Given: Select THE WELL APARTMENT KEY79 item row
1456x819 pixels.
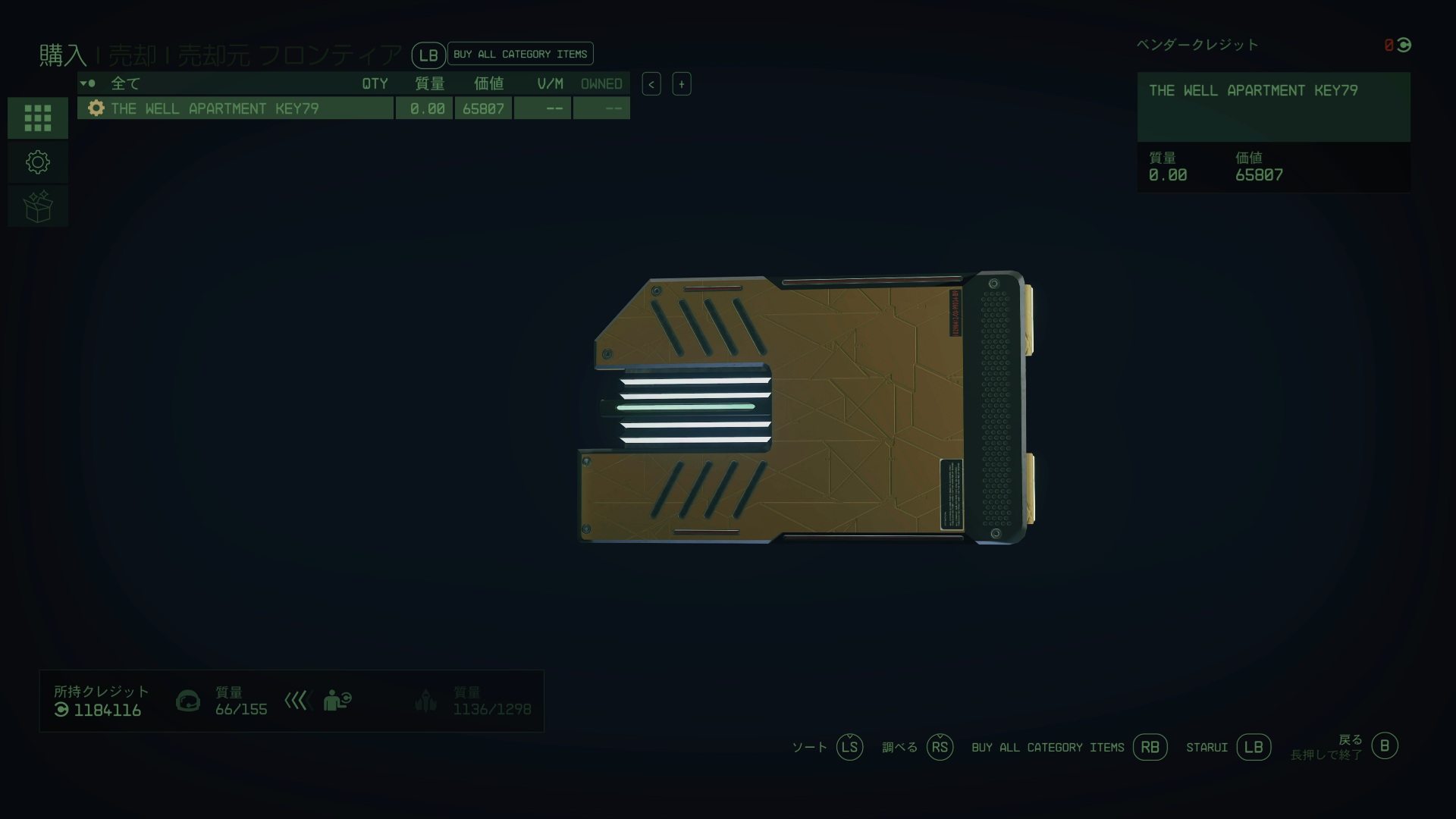Looking at the screenshot, I should point(235,108).
